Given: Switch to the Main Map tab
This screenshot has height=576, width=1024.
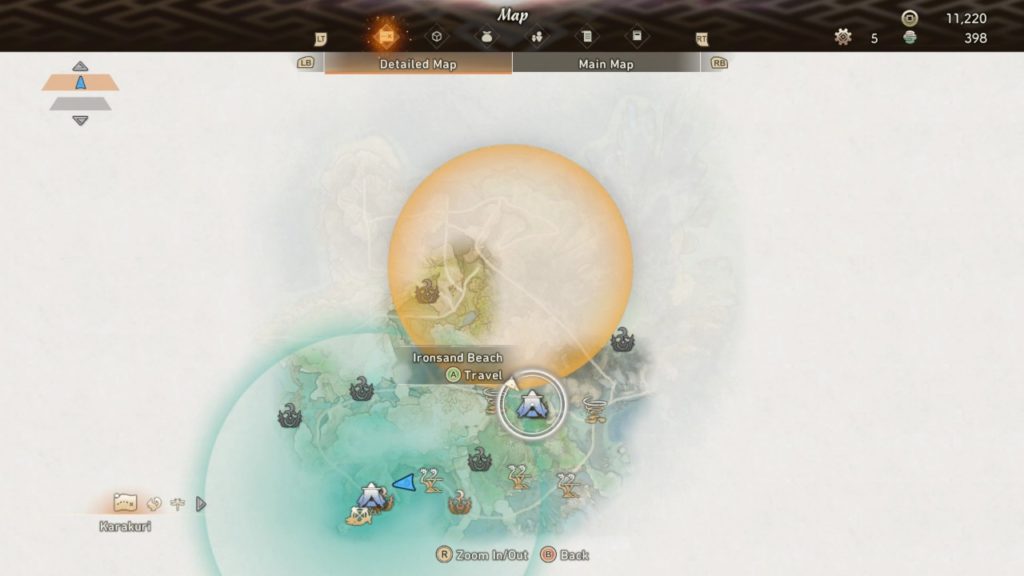Looking at the screenshot, I should 606,64.
